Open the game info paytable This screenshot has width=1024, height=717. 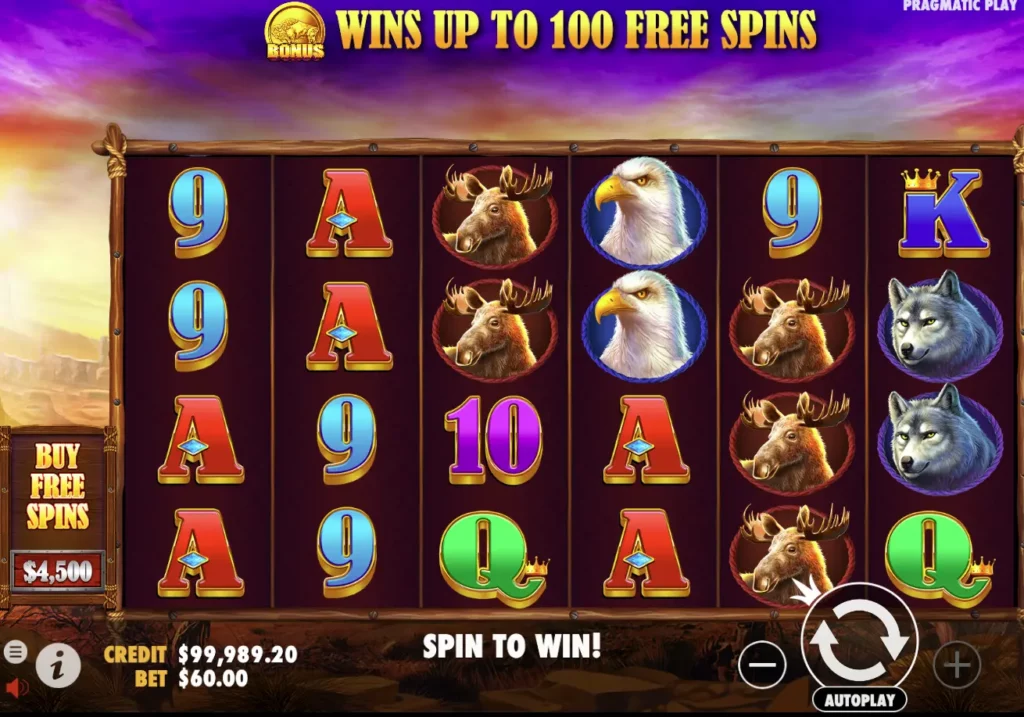pos(58,664)
